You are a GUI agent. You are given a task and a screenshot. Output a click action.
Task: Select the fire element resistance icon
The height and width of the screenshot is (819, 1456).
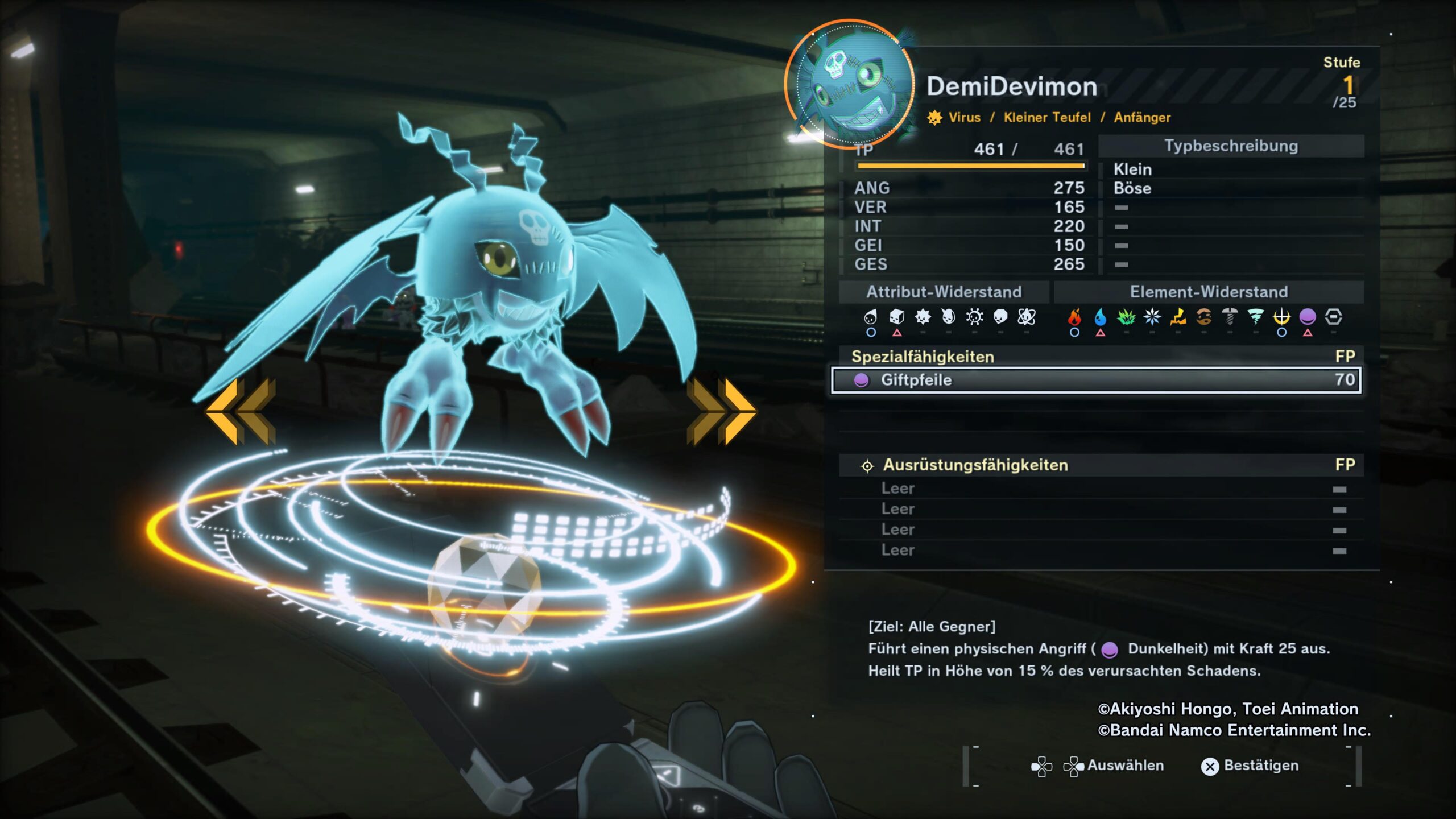(1074, 317)
